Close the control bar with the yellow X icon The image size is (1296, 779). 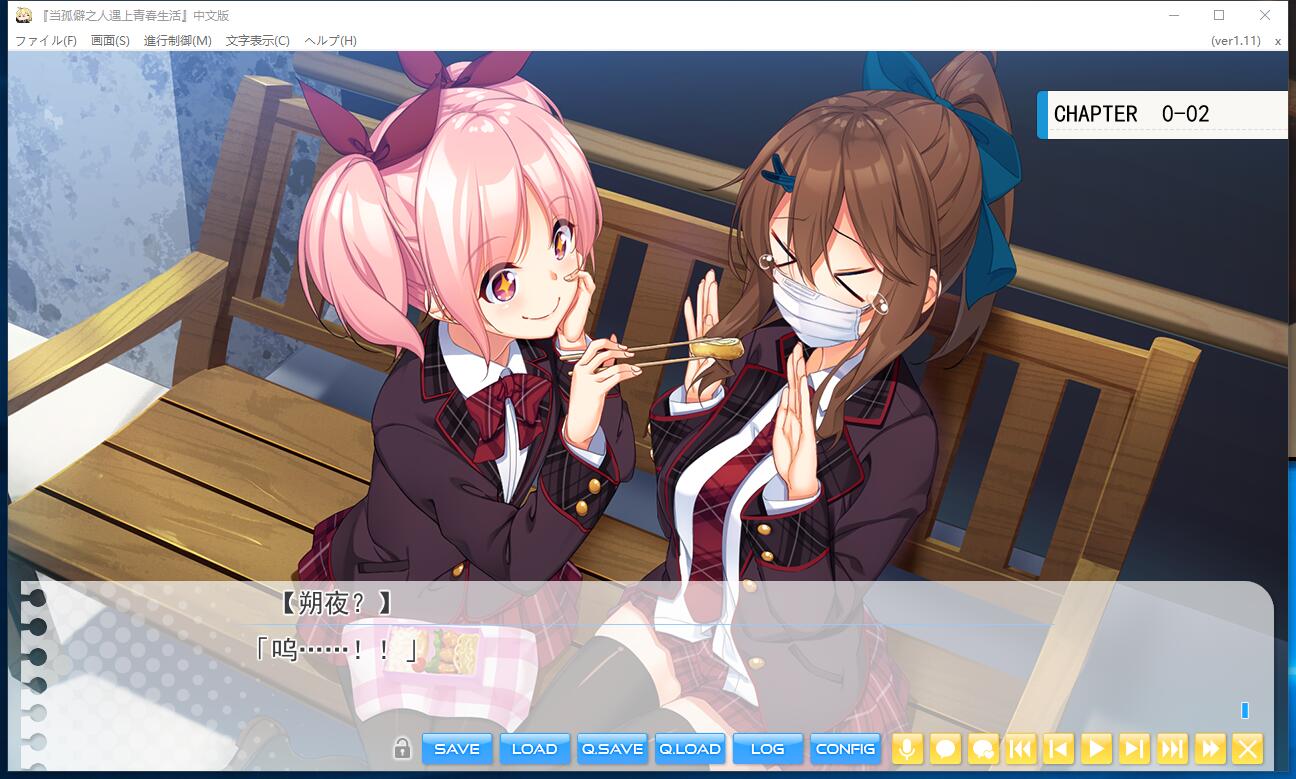(x=1246, y=748)
